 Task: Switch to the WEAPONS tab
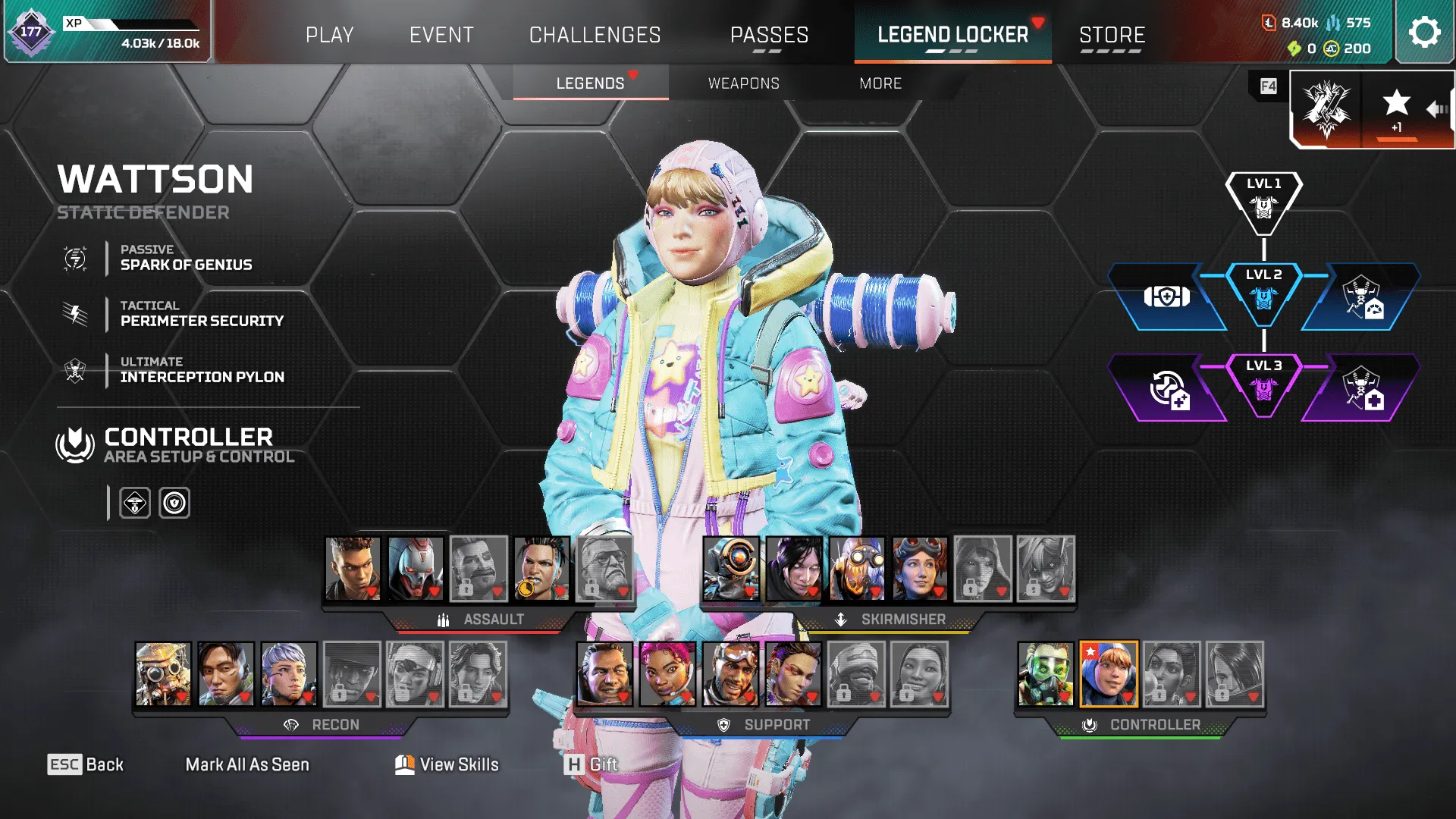(x=744, y=83)
